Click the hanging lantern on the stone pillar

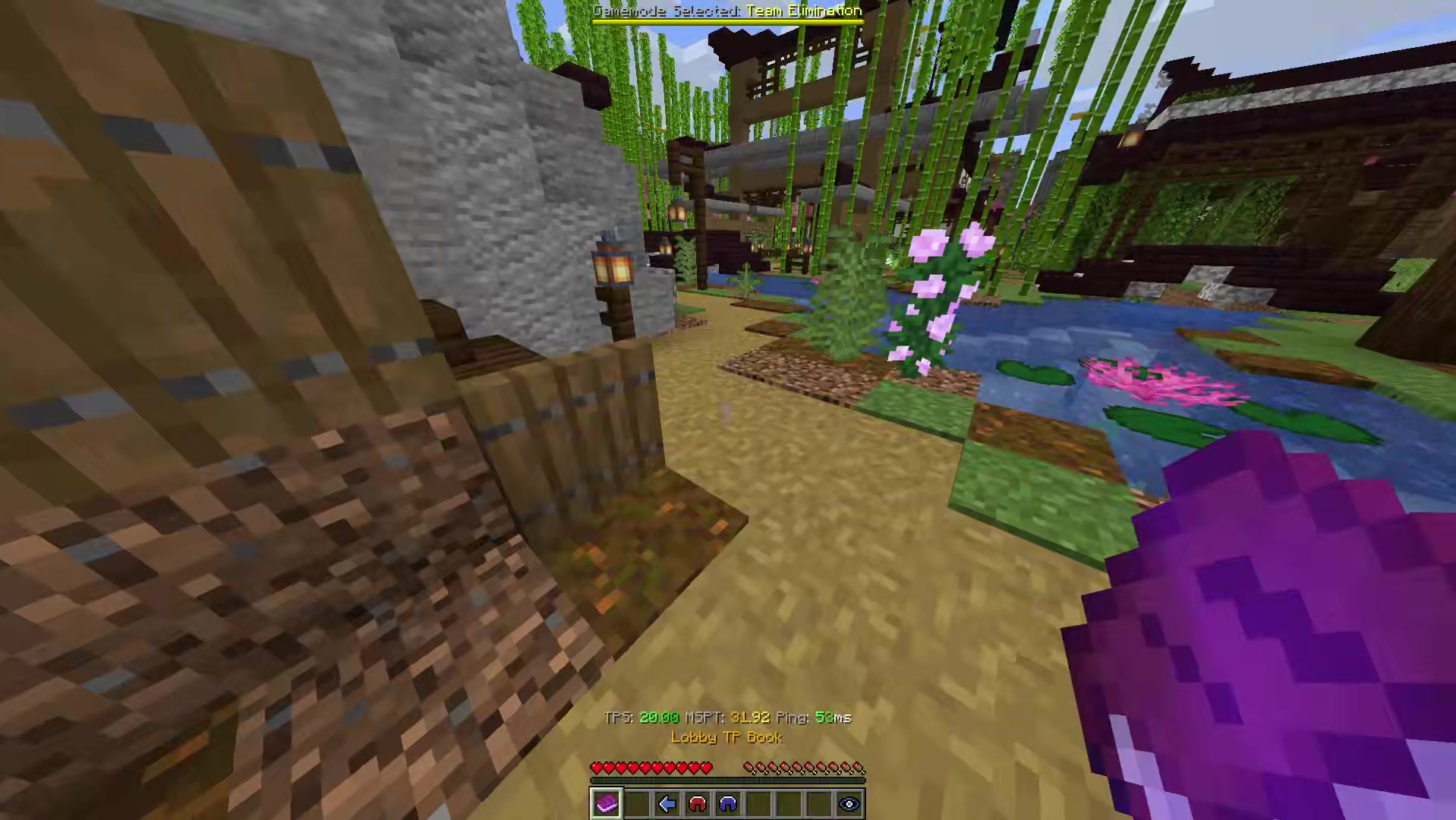pyautogui.click(x=612, y=266)
